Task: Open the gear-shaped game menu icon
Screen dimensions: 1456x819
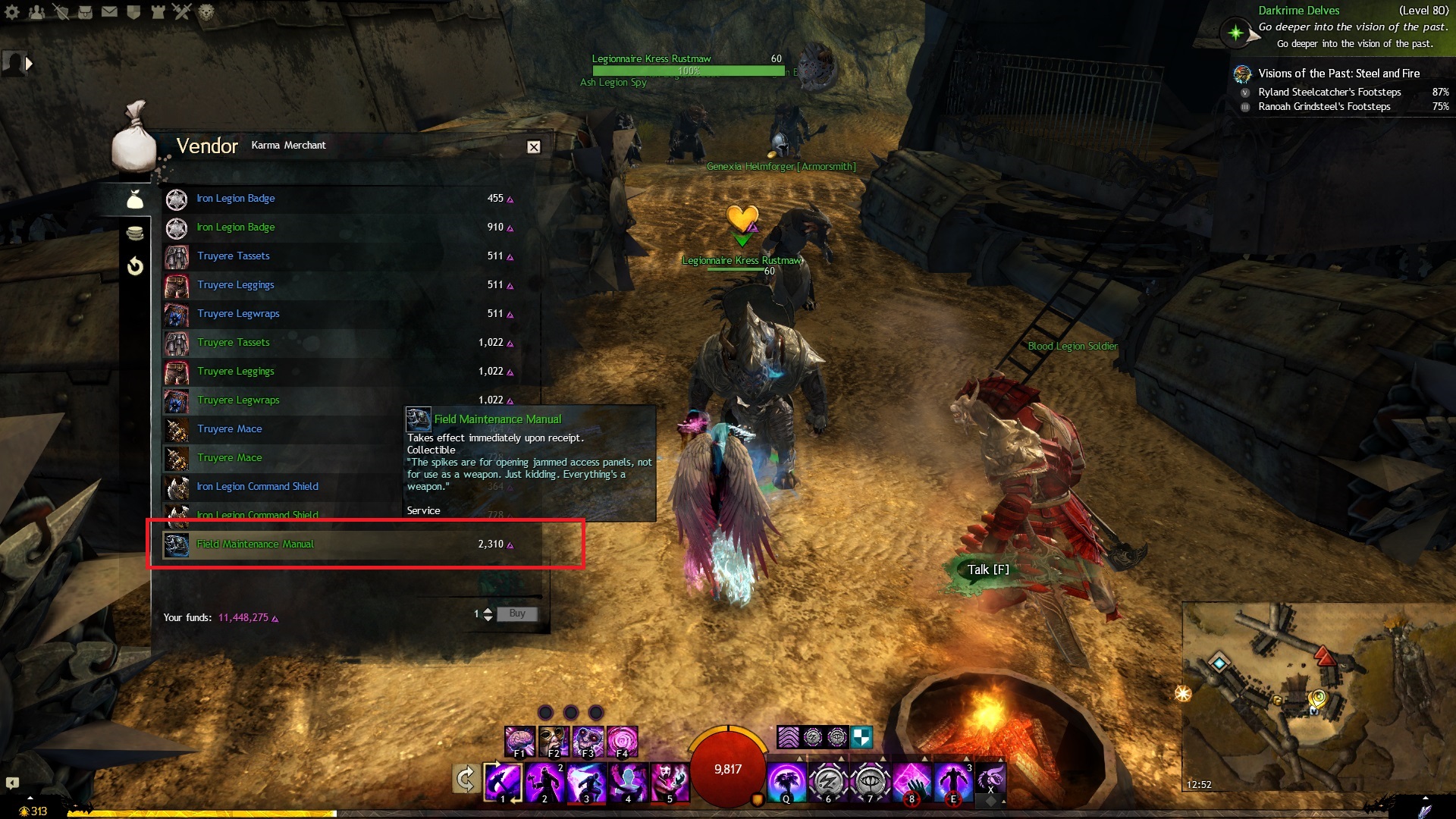Action: coord(12,11)
